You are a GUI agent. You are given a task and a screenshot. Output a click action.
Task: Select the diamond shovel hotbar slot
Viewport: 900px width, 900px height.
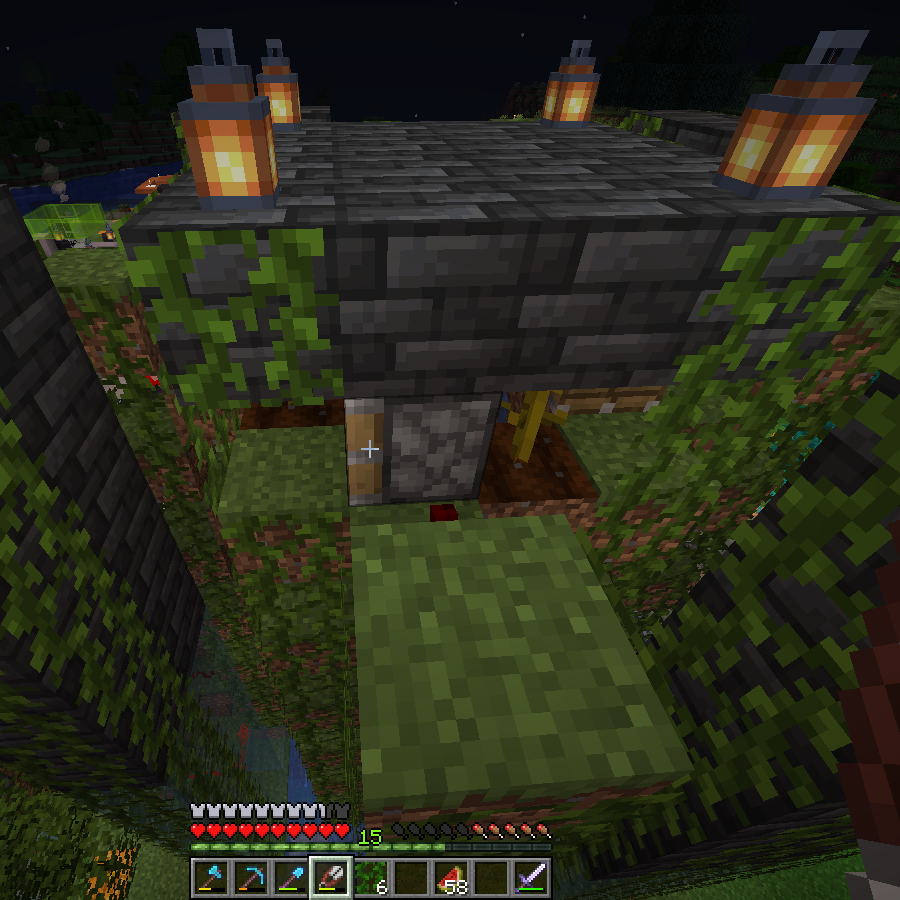point(290,878)
